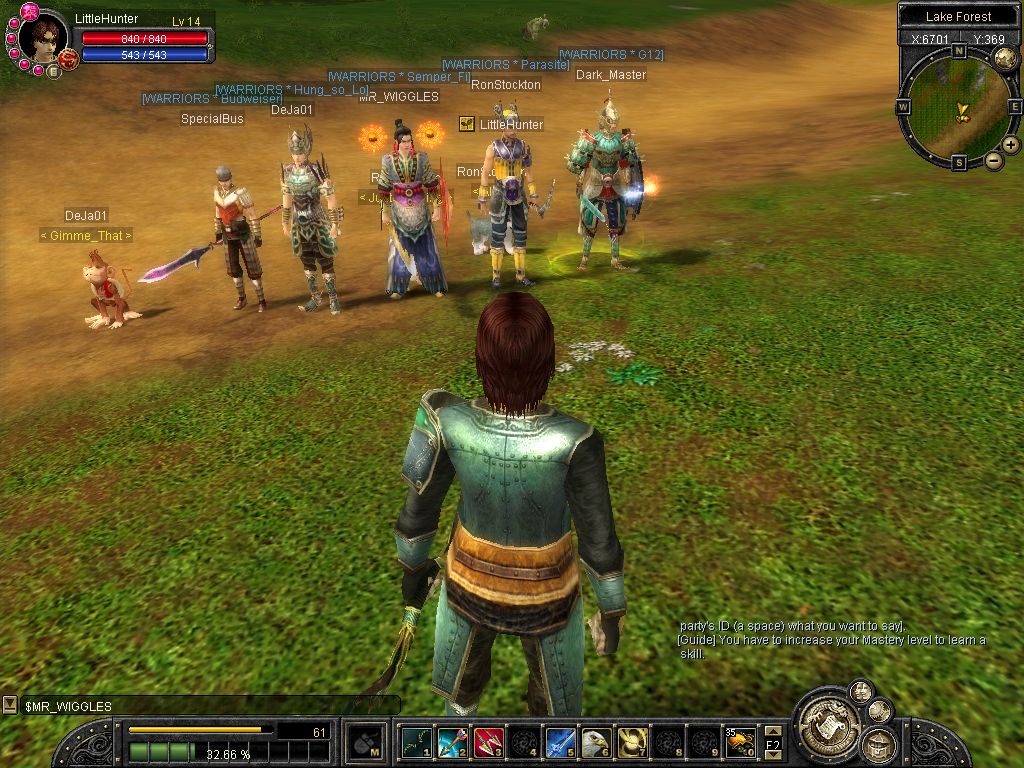Zoom out the minimap with minus button
The width and height of the screenshot is (1024, 768).
994,160
